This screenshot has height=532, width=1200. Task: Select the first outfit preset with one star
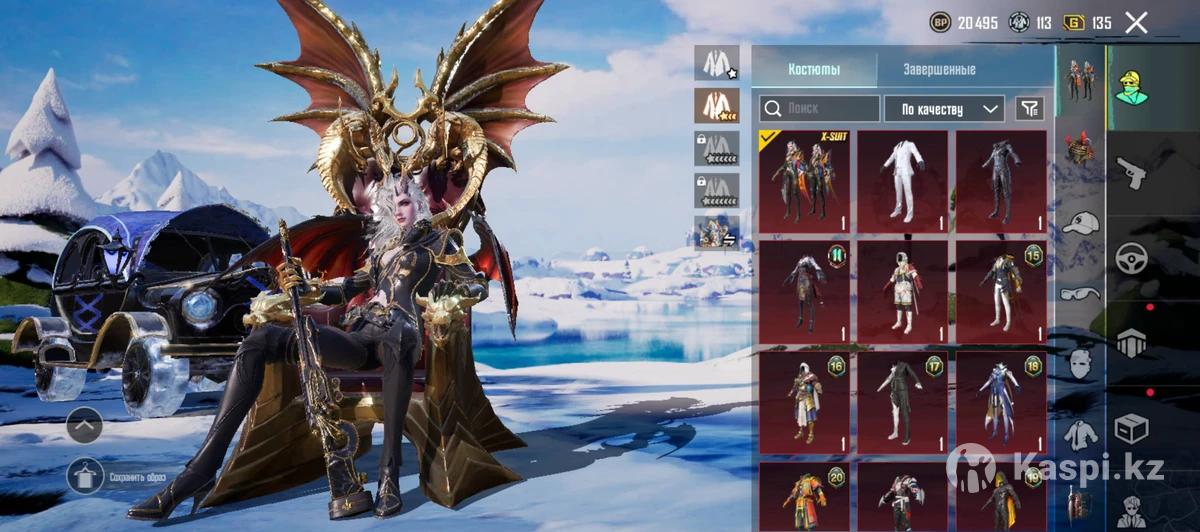(716, 63)
